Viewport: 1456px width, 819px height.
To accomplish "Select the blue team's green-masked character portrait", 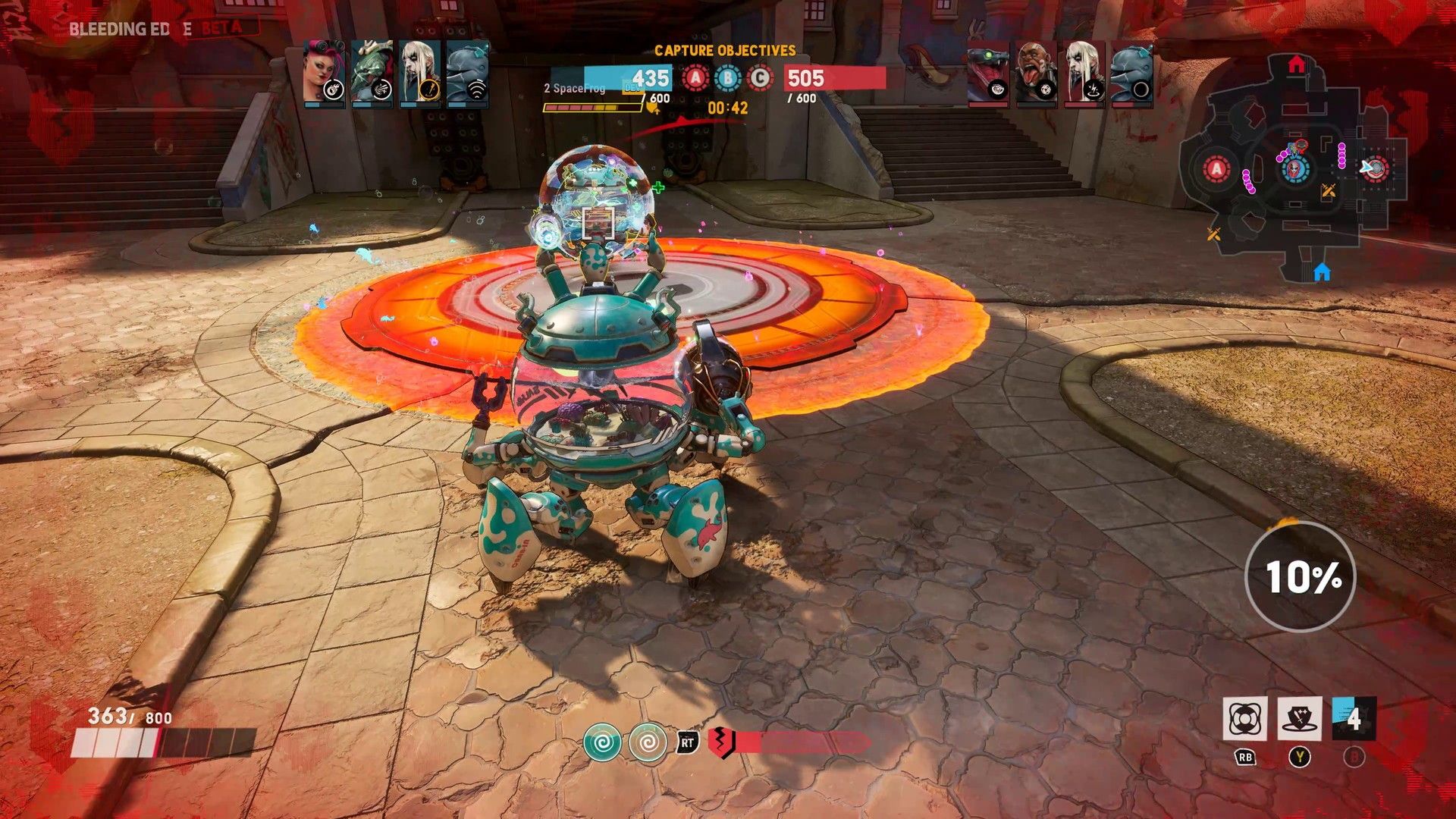I will pyautogui.click(x=372, y=73).
